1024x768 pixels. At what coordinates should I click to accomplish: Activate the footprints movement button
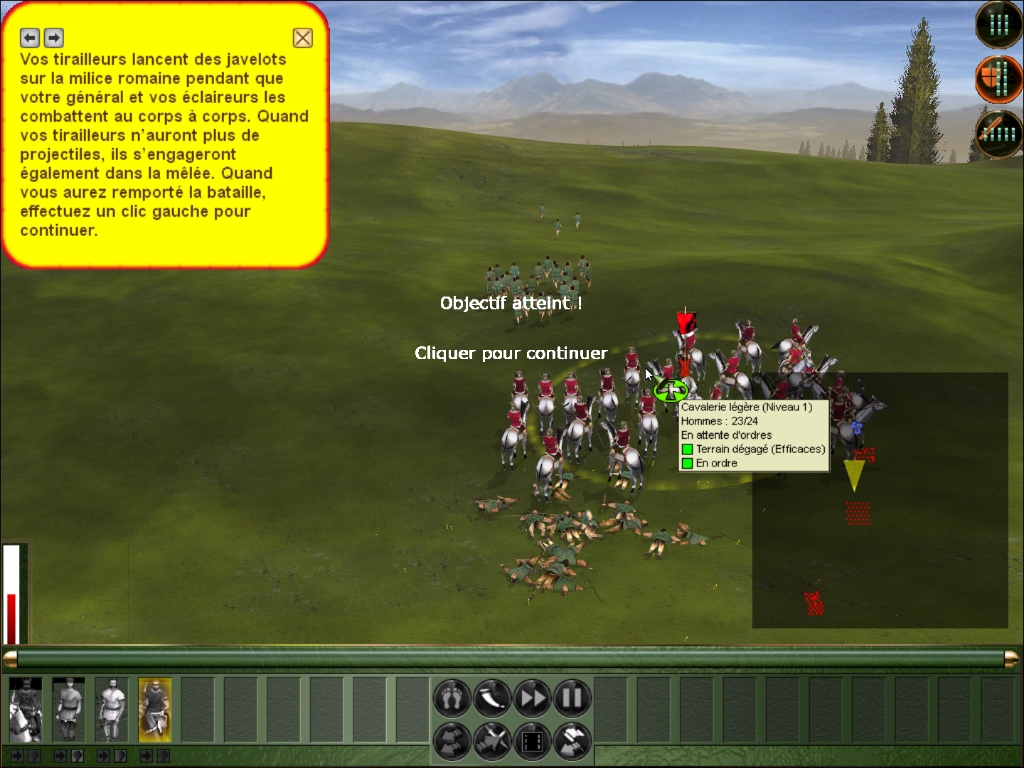click(452, 697)
